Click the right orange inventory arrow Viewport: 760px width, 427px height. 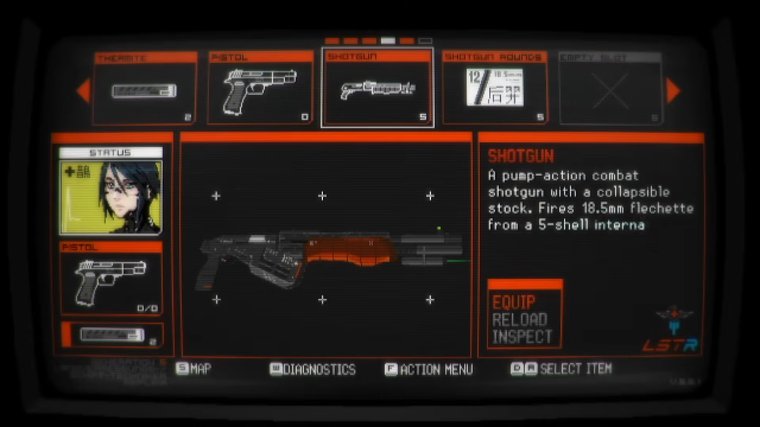(x=673, y=91)
